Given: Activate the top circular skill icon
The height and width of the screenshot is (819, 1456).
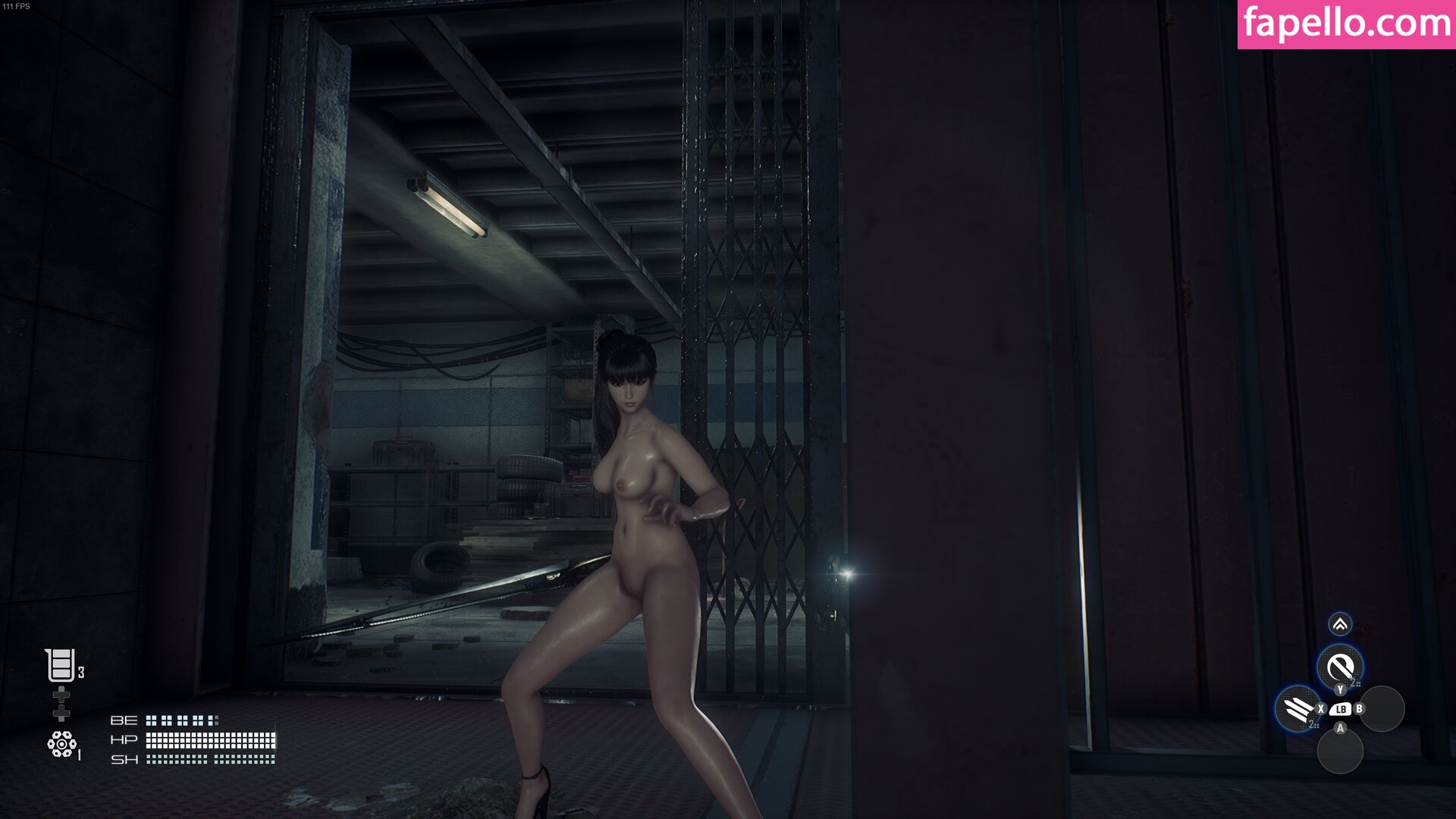Looking at the screenshot, I should coord(1340,667).
